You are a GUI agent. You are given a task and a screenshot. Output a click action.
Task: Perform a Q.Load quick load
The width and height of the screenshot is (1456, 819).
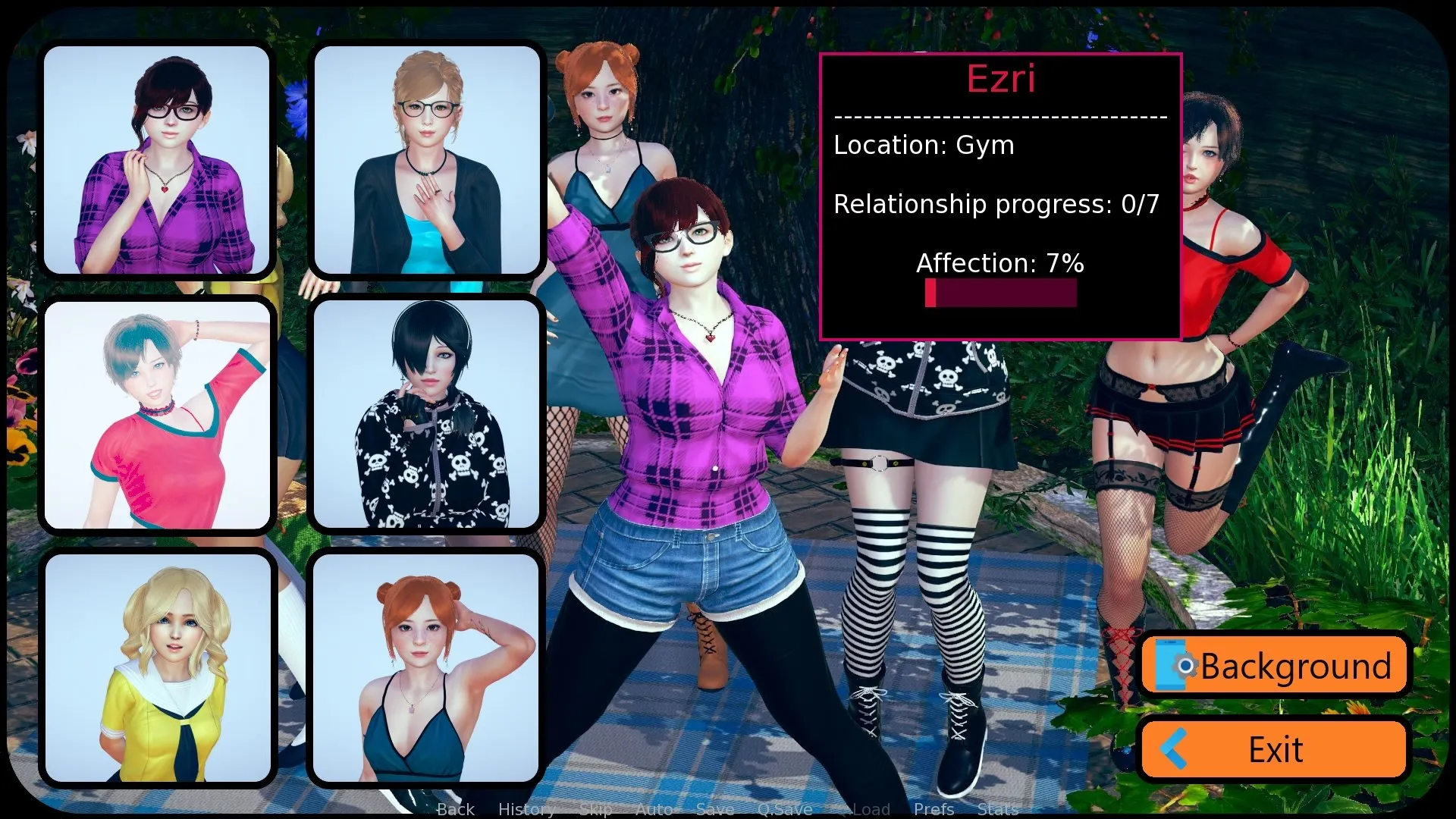click(x=863, y=809)
